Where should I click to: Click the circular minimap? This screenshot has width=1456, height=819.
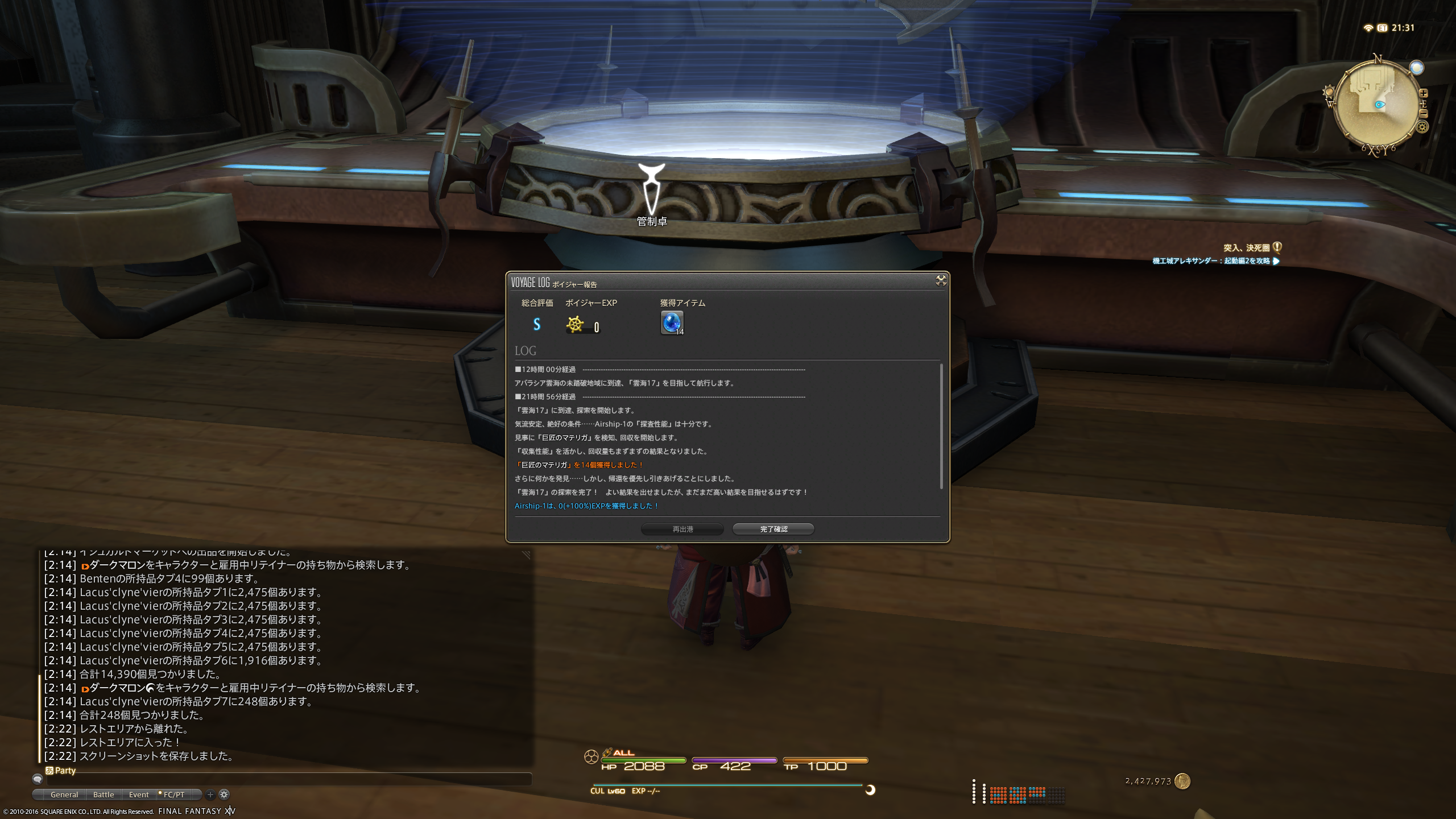tap(1376, 105)
